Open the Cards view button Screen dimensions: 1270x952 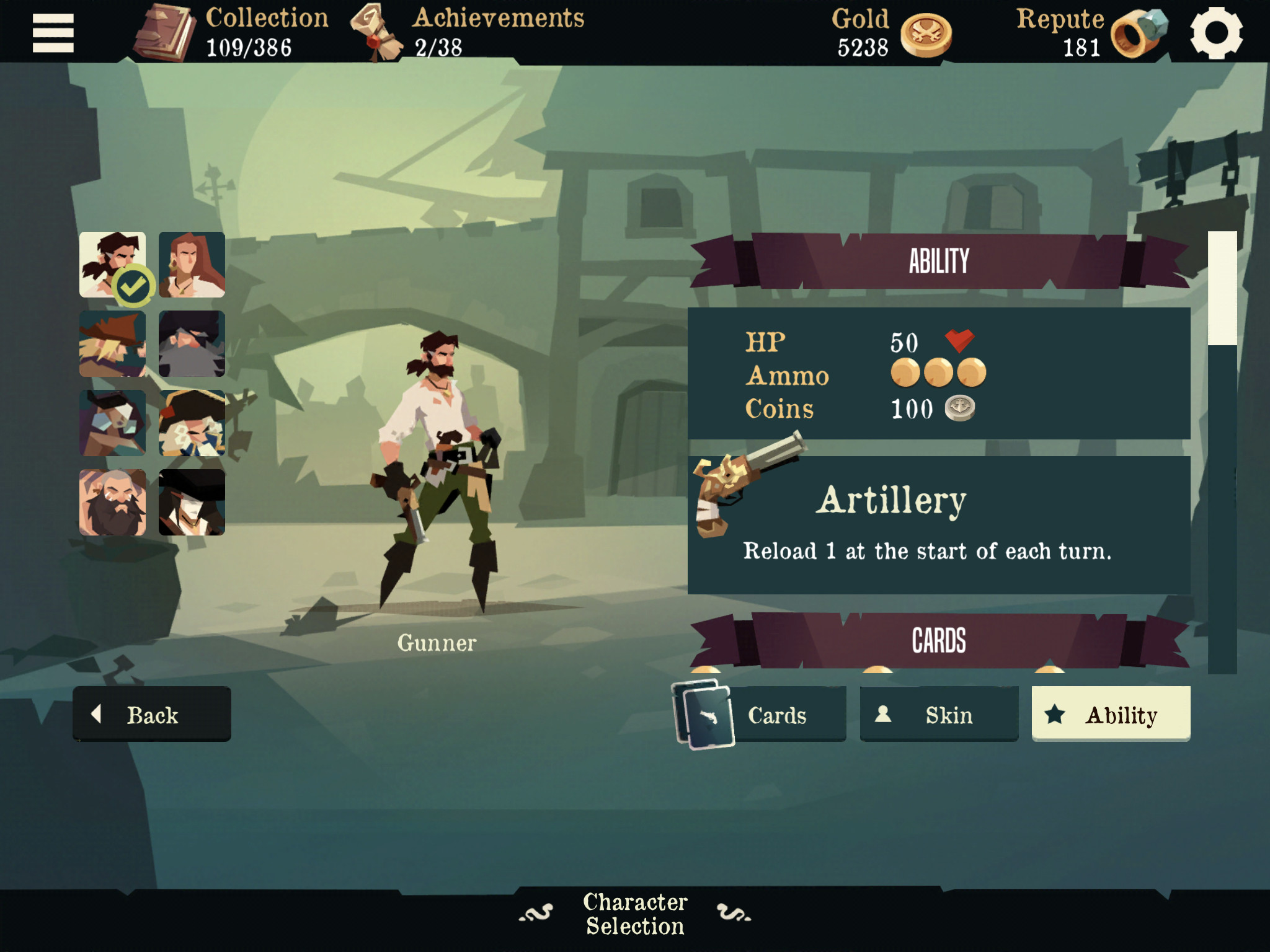(778, 714)
